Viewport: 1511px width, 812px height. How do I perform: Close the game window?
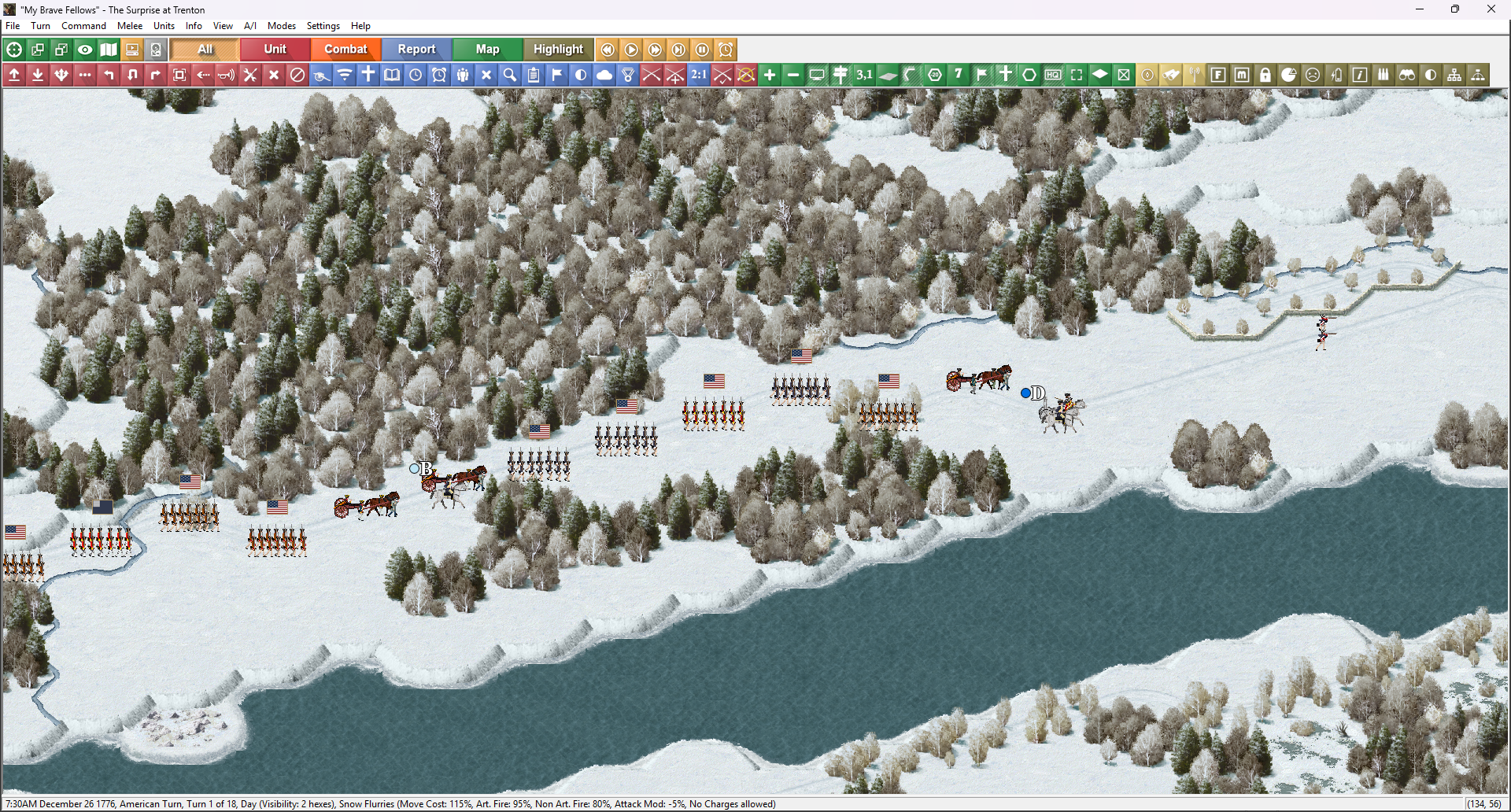click(1491, 9)
